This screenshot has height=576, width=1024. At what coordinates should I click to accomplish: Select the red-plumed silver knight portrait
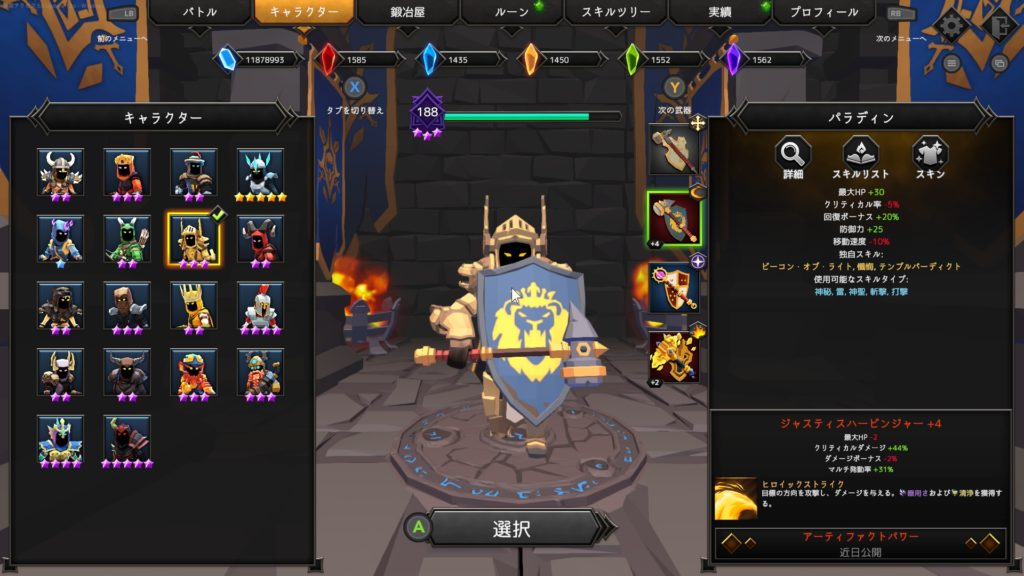[x=260, y=304]
